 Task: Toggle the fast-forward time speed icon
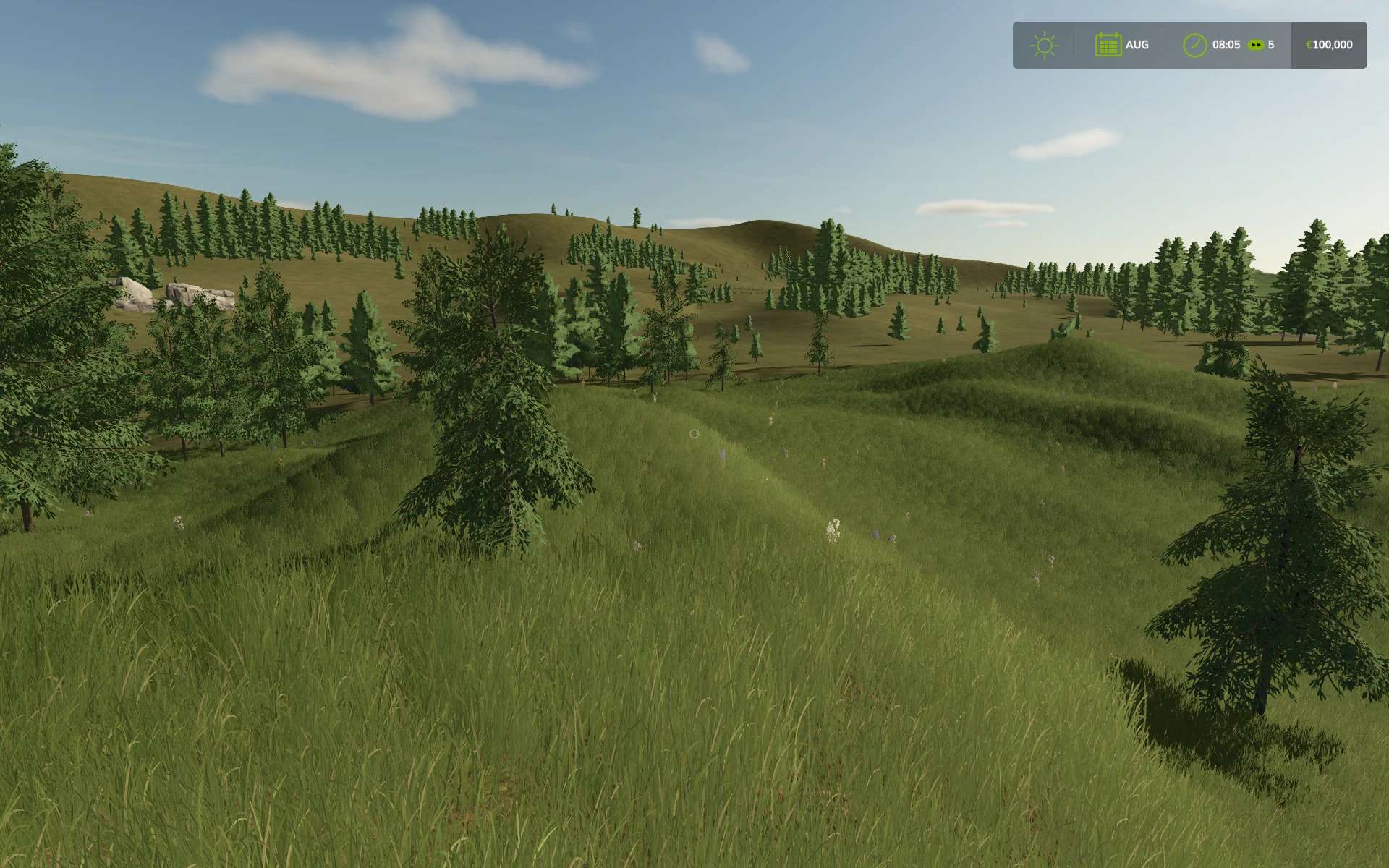click(1257, 45)
